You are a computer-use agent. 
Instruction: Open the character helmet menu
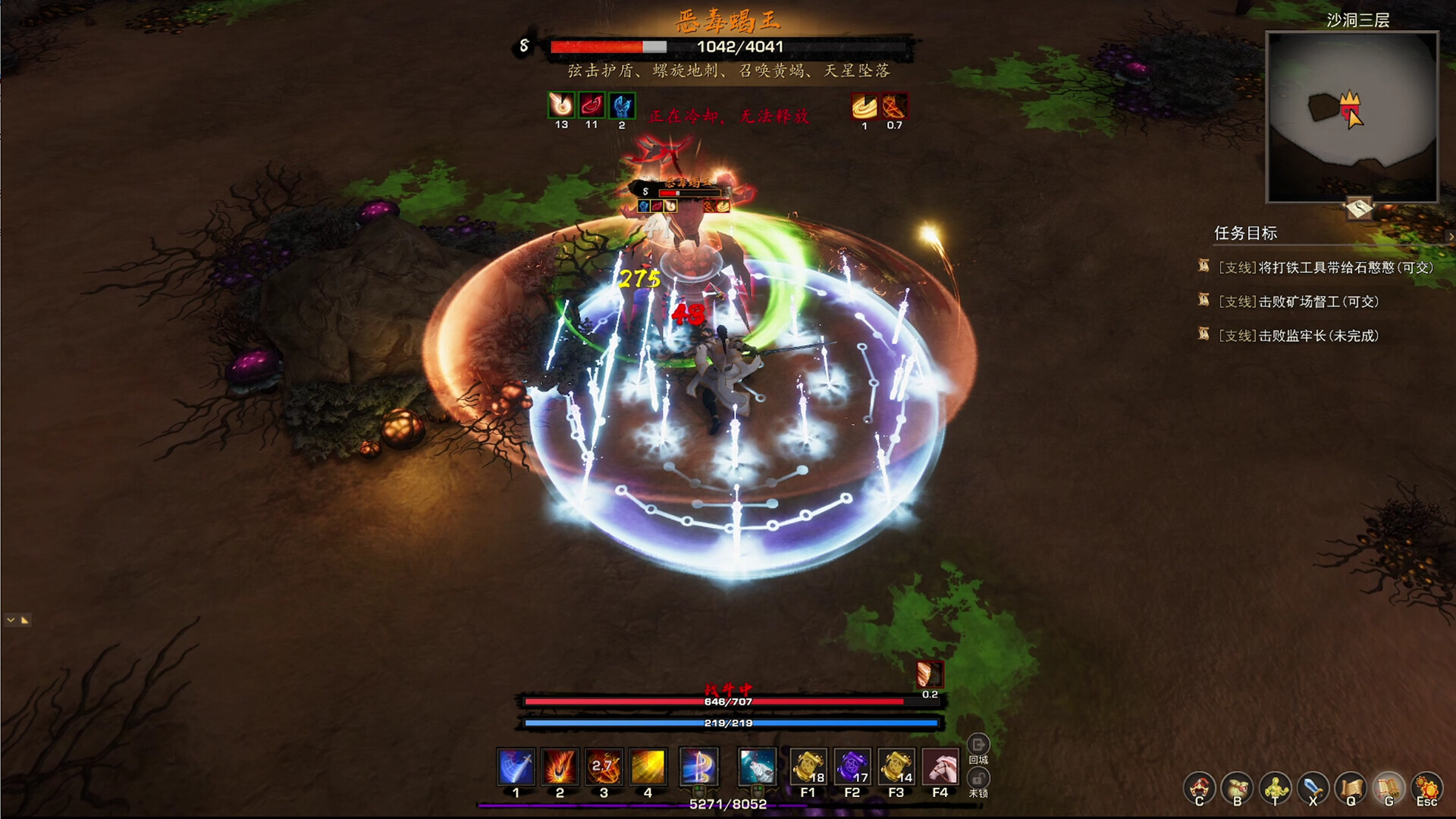(1200, 789)
